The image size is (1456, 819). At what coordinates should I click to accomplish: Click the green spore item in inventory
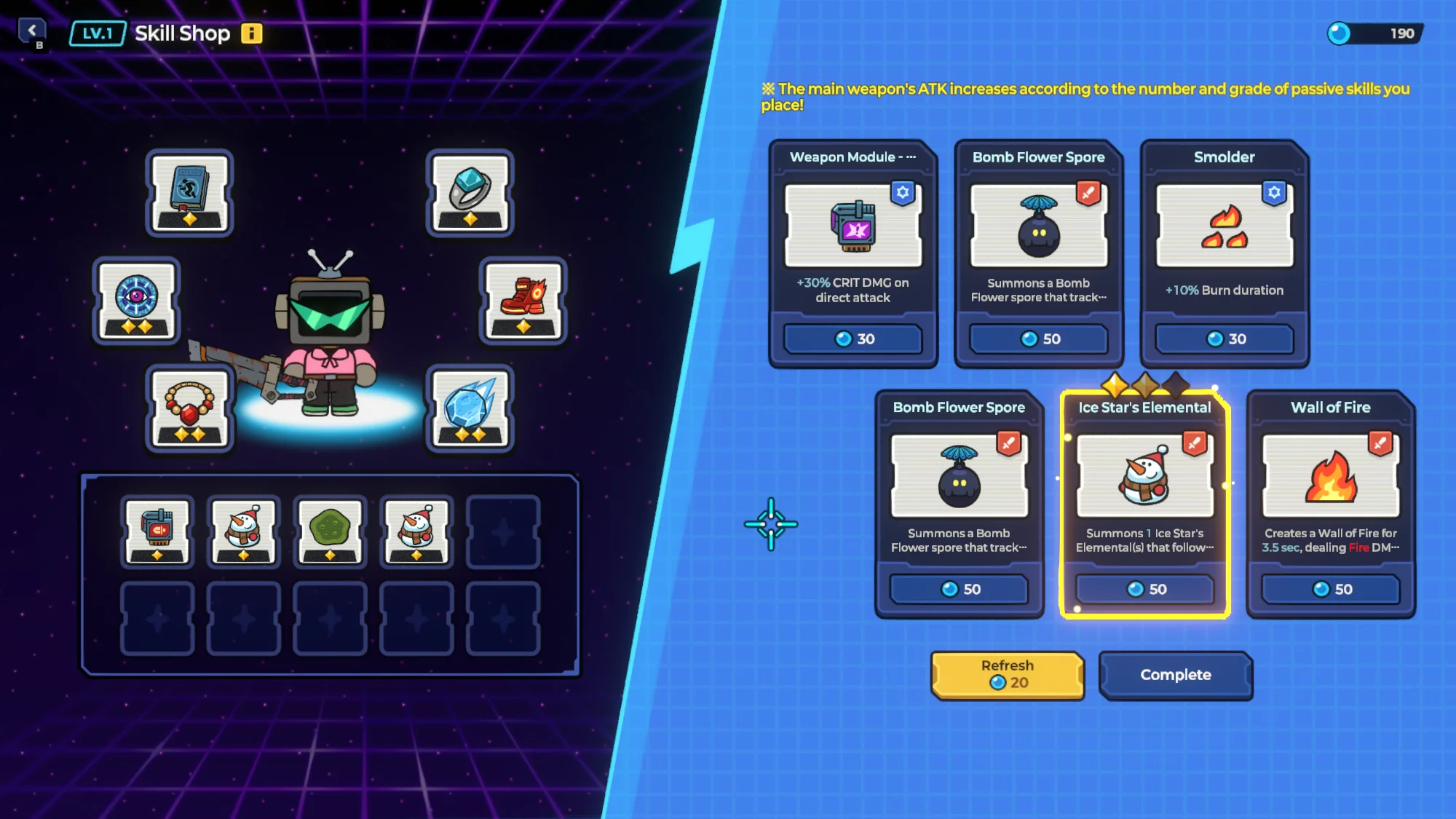coord(329,531)
